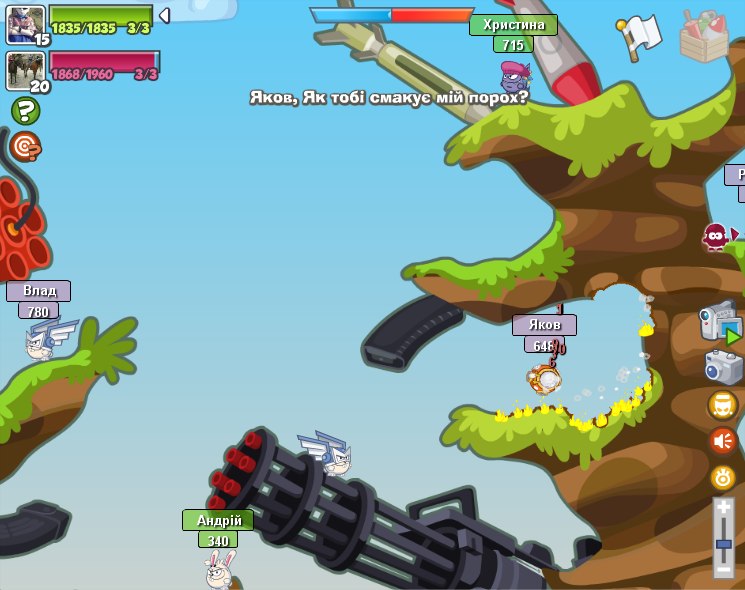Zoom out with the minus button

[724, 568]
